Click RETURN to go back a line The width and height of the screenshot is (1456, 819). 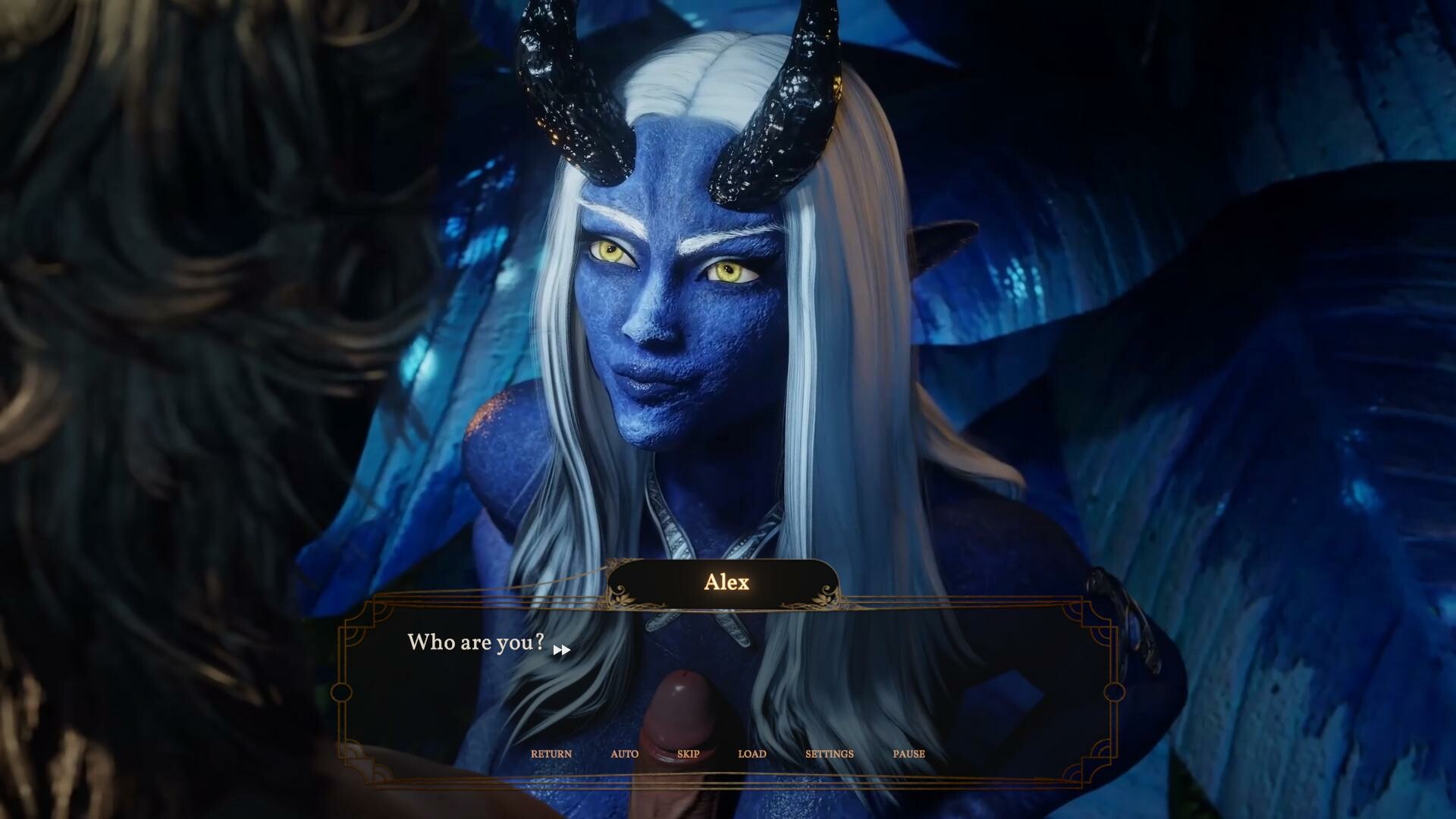[x=552, y=754]
